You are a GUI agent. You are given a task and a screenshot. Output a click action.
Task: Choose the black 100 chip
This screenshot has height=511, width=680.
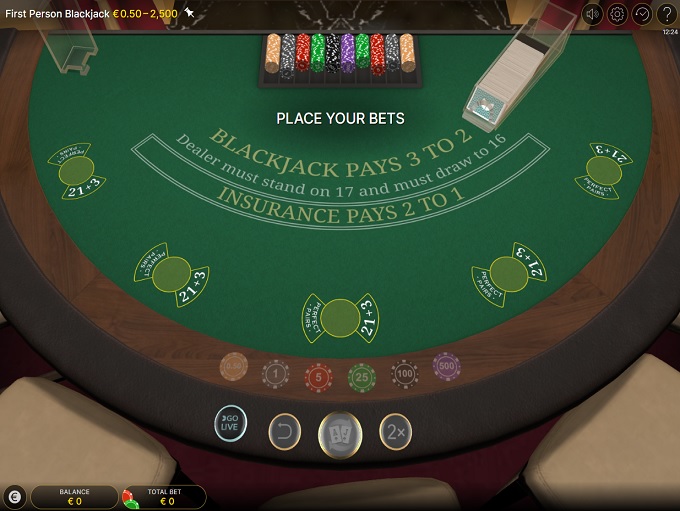click(405, 374)
